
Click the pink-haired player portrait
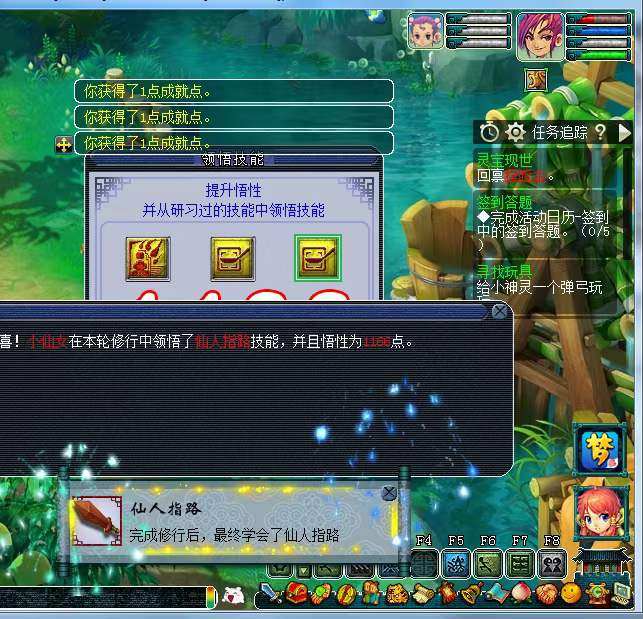pyautogui.click(x=540, y=36)
